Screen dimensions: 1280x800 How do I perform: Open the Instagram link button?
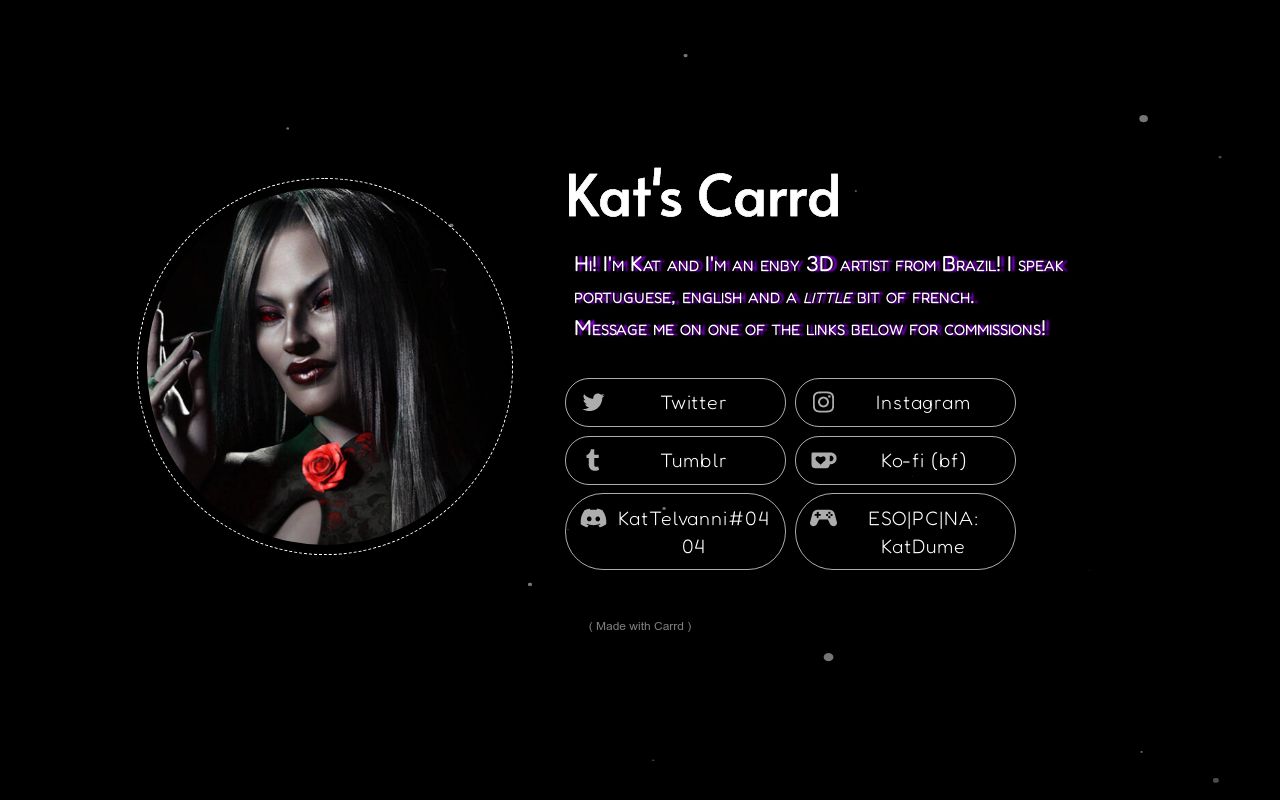[905, 402]
